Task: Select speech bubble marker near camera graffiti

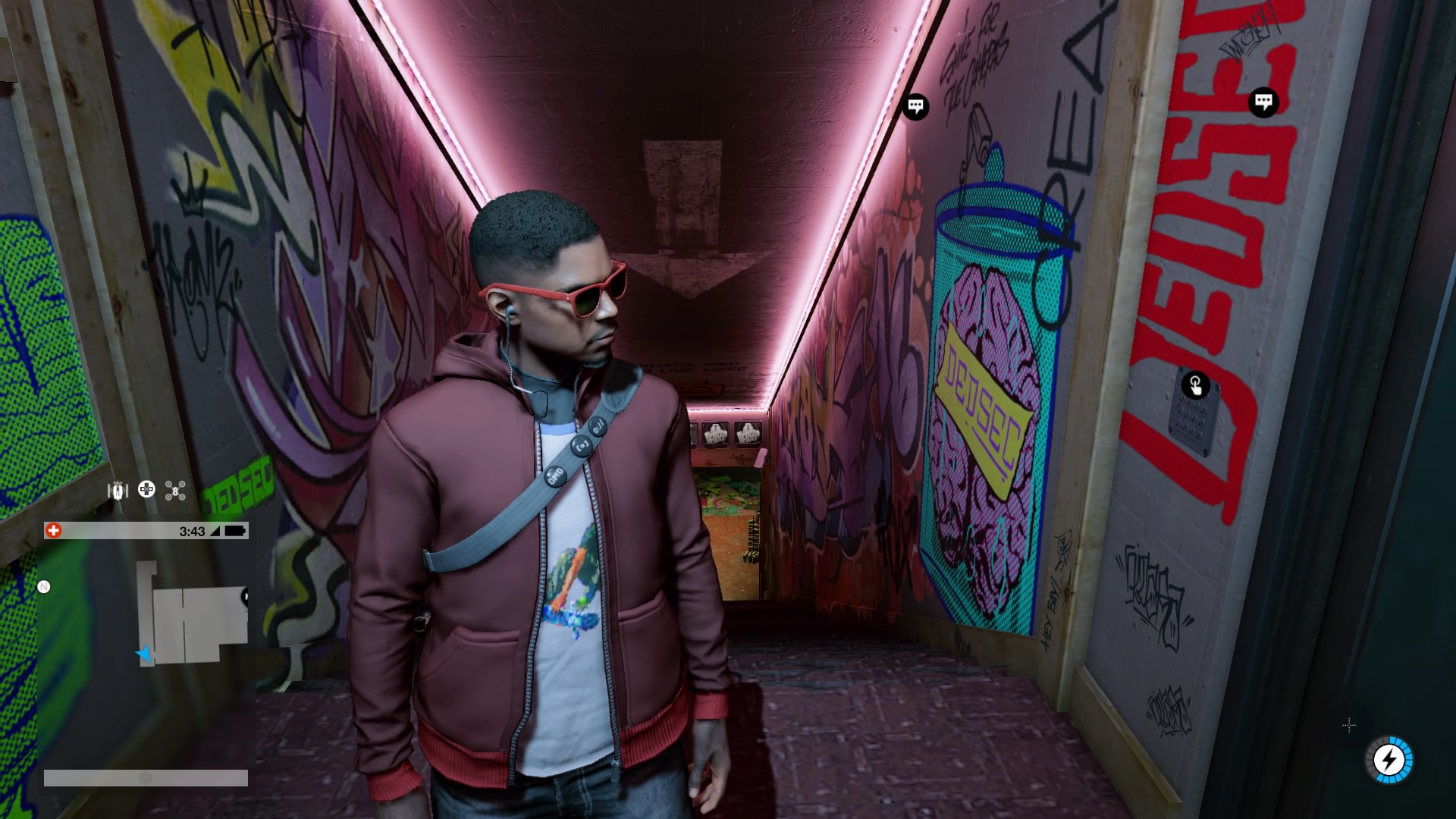Action: pos(915,106)
